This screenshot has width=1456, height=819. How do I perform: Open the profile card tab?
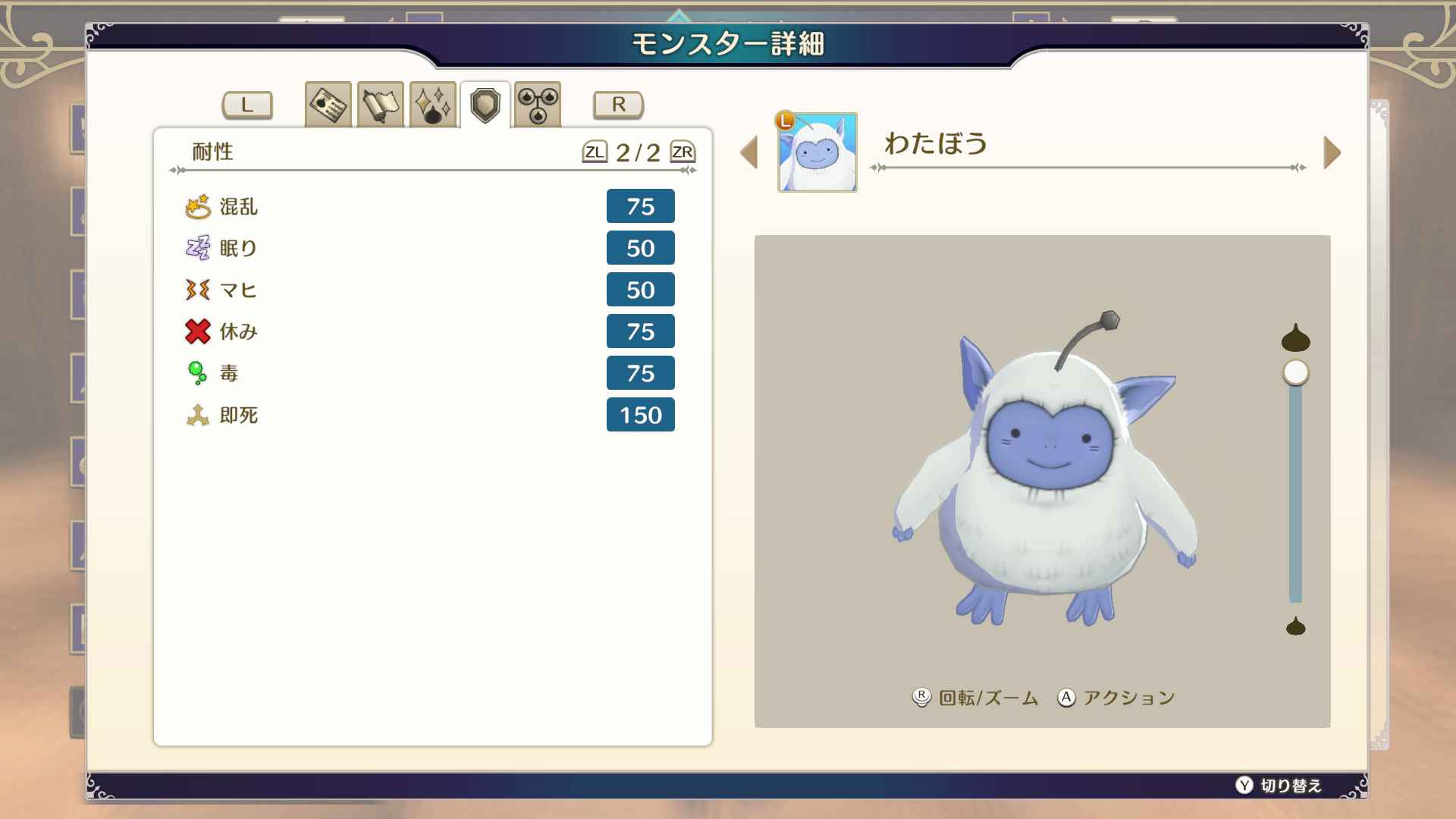pyautogui.click(x=328, y=105)
